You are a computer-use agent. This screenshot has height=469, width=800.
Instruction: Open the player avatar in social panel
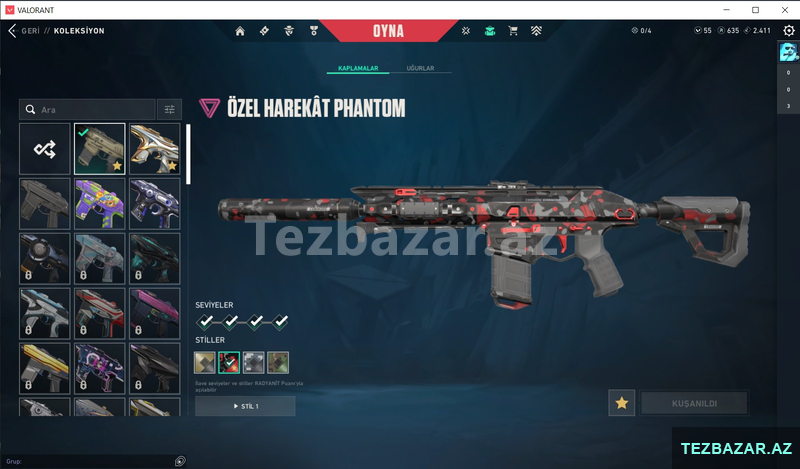788,54
